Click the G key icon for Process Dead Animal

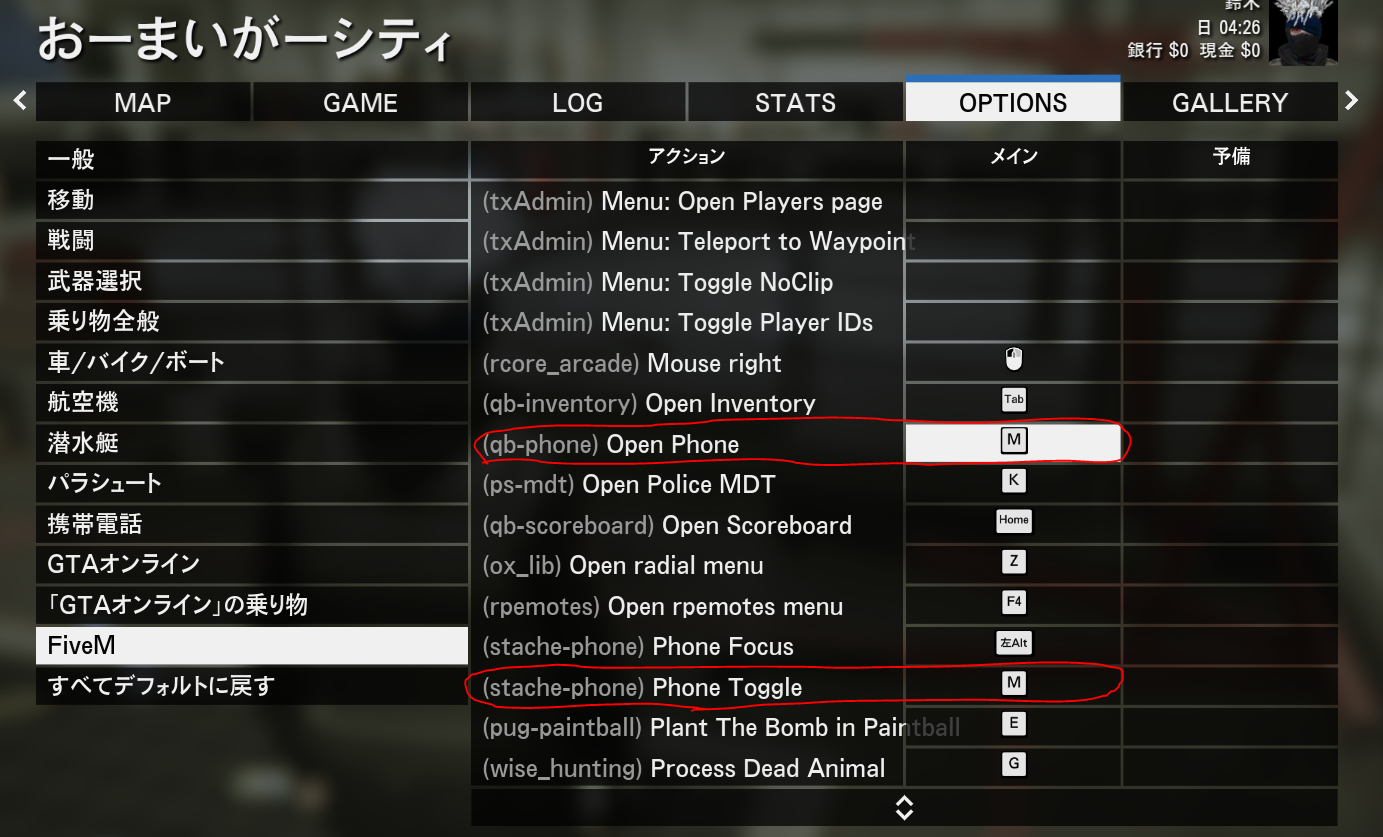pyautogui.click(x=1013, y=764)
